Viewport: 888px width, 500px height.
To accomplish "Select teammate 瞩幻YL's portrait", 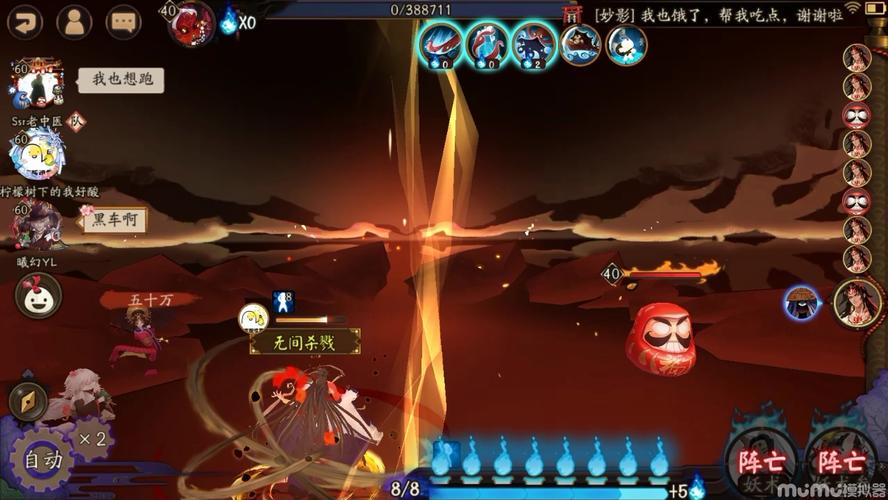I will point(38,225).
